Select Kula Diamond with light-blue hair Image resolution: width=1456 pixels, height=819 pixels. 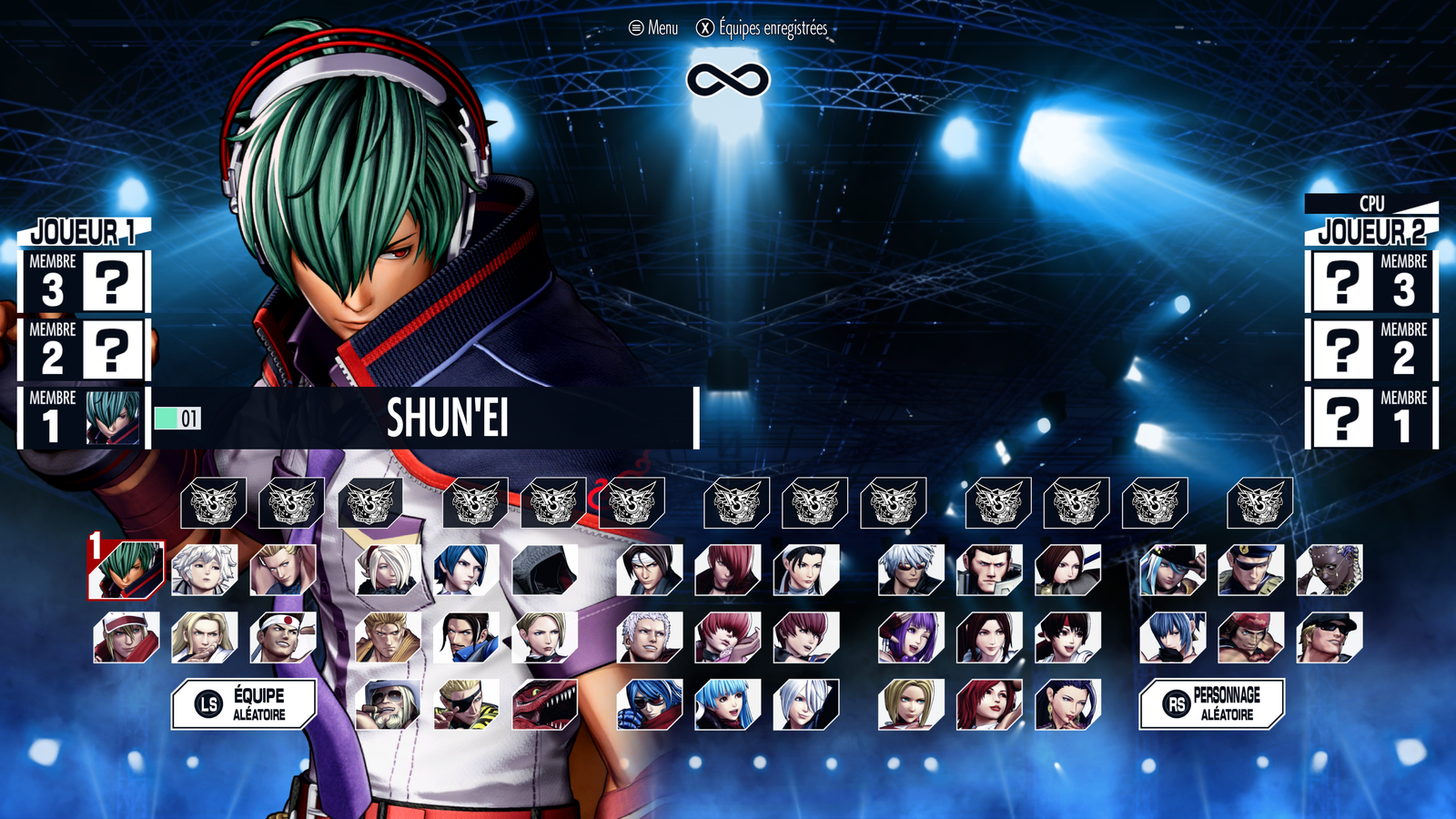pyautogui.click(x=728, y=704)
